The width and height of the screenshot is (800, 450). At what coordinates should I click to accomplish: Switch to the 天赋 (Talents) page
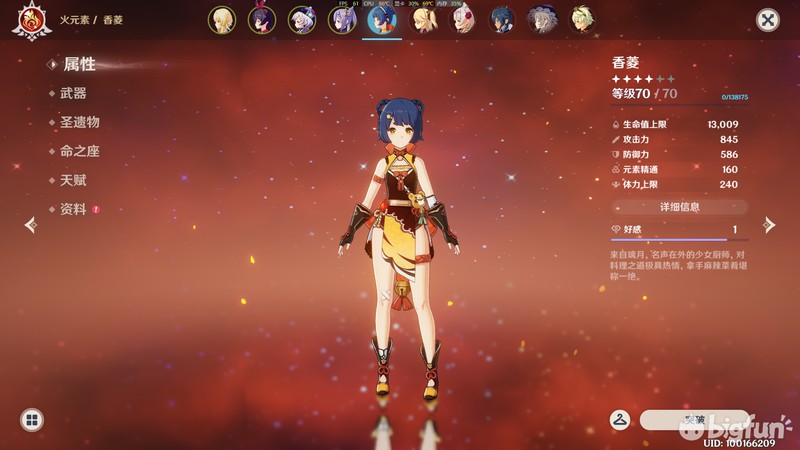click(73, 180)
